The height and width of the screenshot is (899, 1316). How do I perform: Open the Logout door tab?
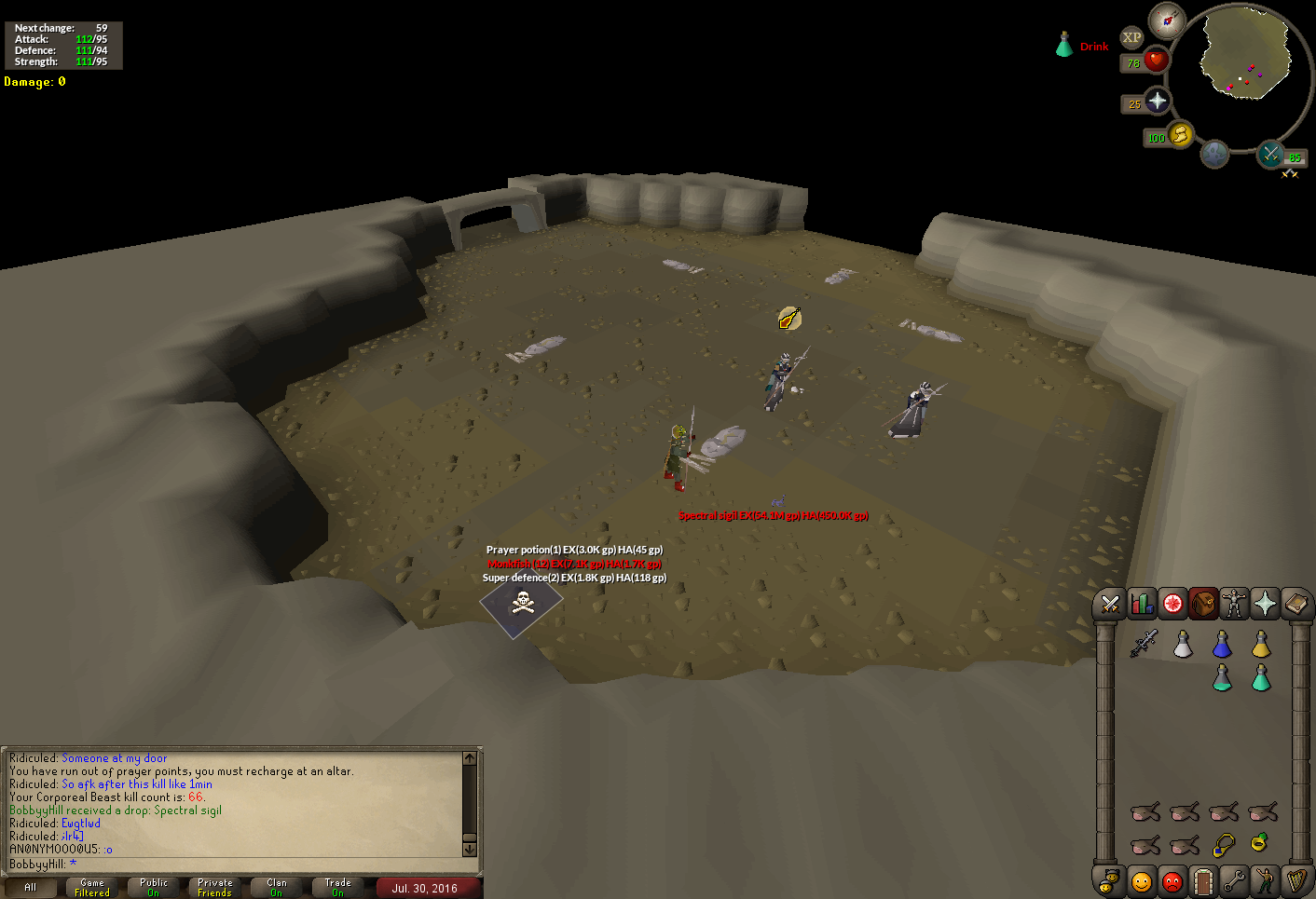tap(1203, 880)
